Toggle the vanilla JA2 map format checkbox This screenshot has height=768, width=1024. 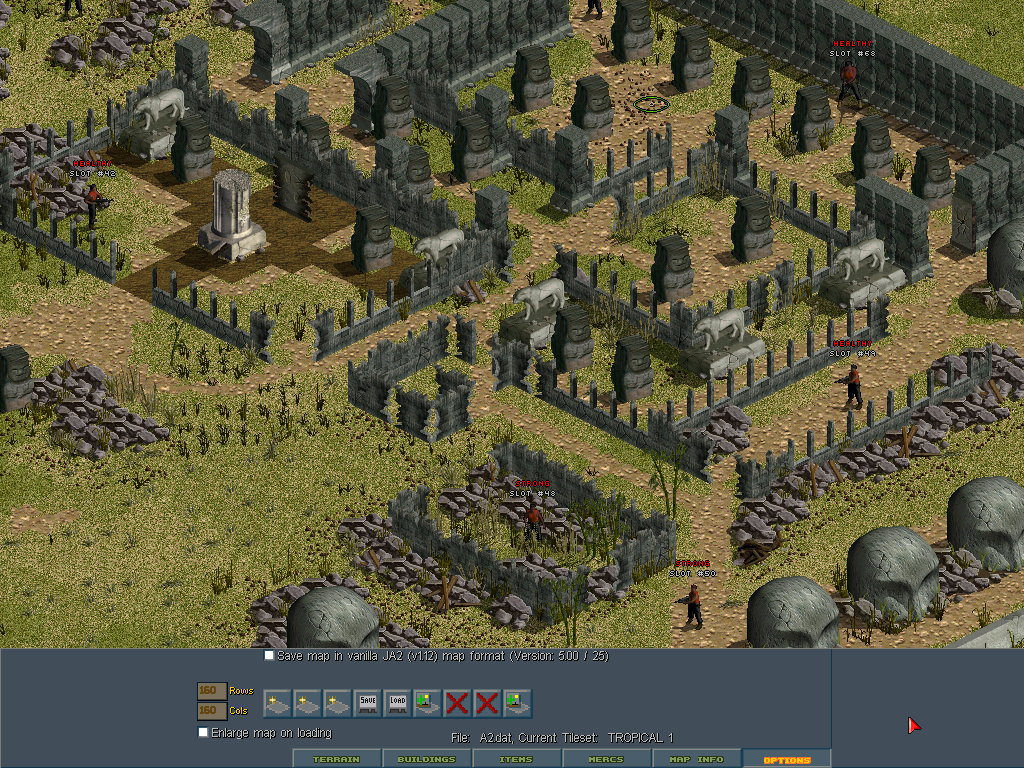coord(269,656)
